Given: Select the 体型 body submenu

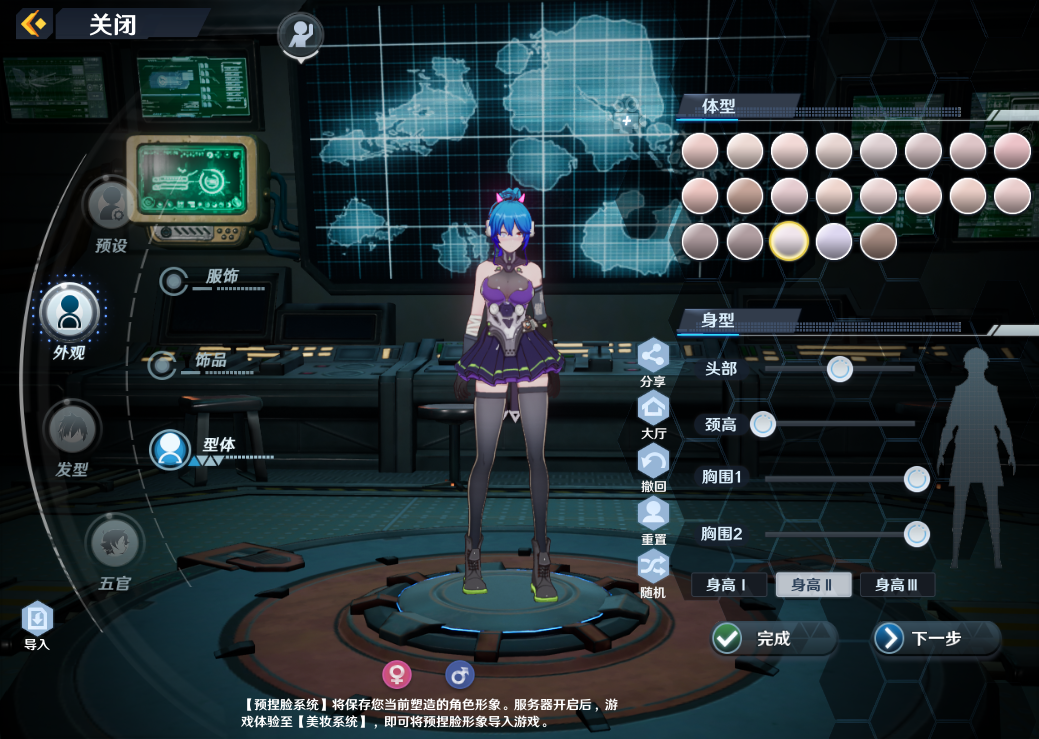Looking at the screenshot, I should (x=171, y=449).
